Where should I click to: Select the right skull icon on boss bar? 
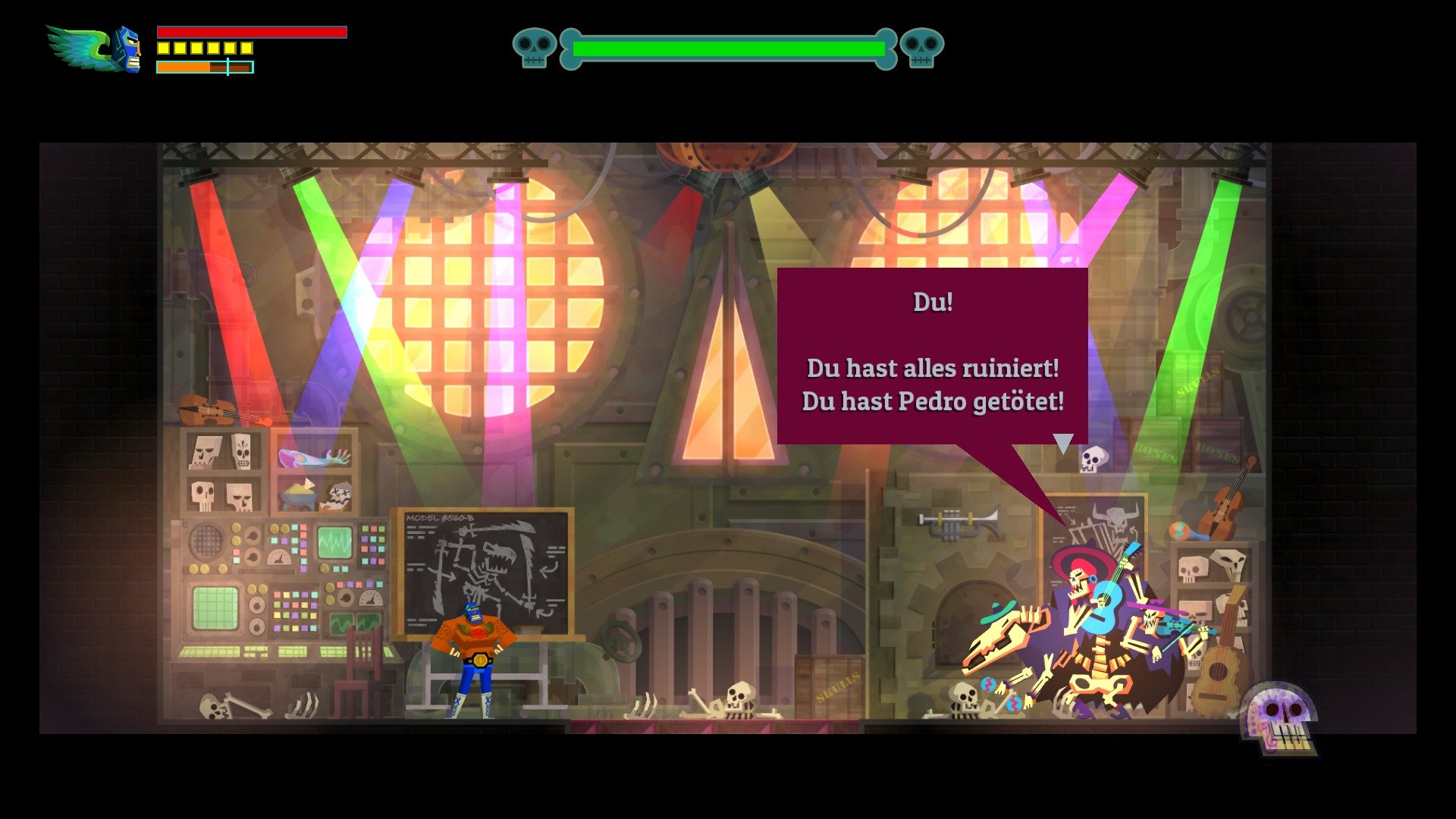coord(921,47)
